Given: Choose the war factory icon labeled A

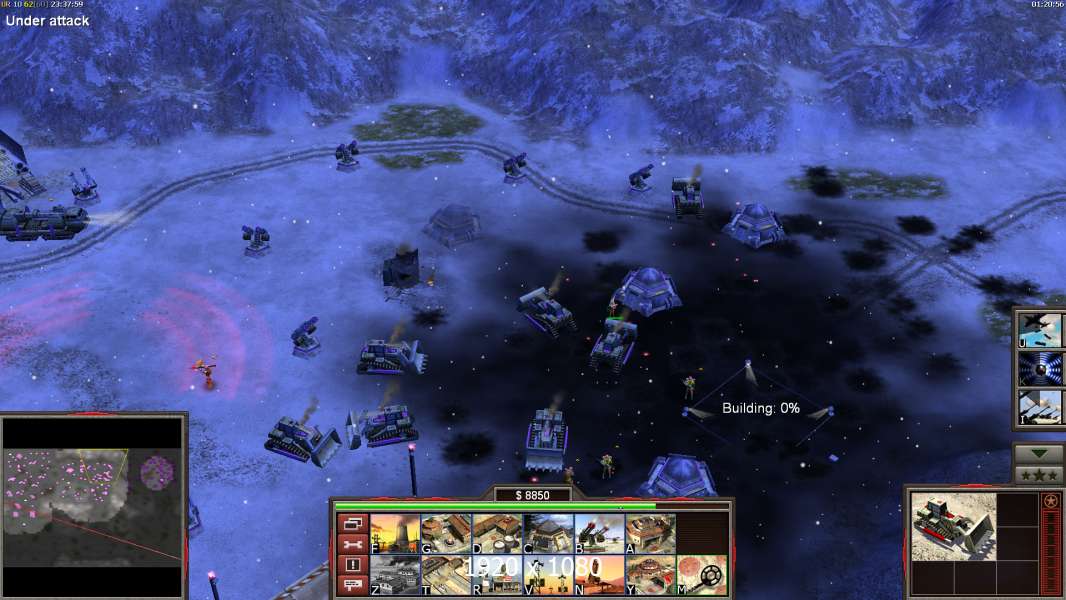Looking at the screenshot, I should point(650,534).
